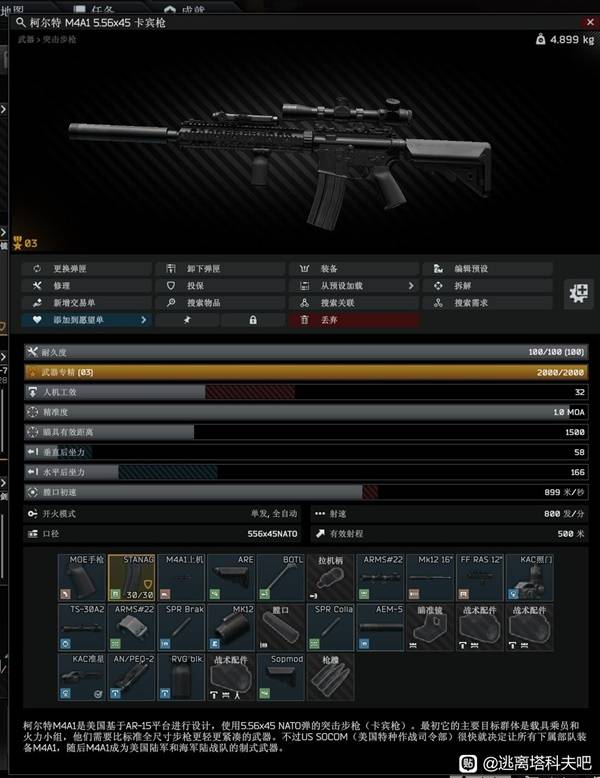Click the 更换弹匣 (change magazine) button

87,269
